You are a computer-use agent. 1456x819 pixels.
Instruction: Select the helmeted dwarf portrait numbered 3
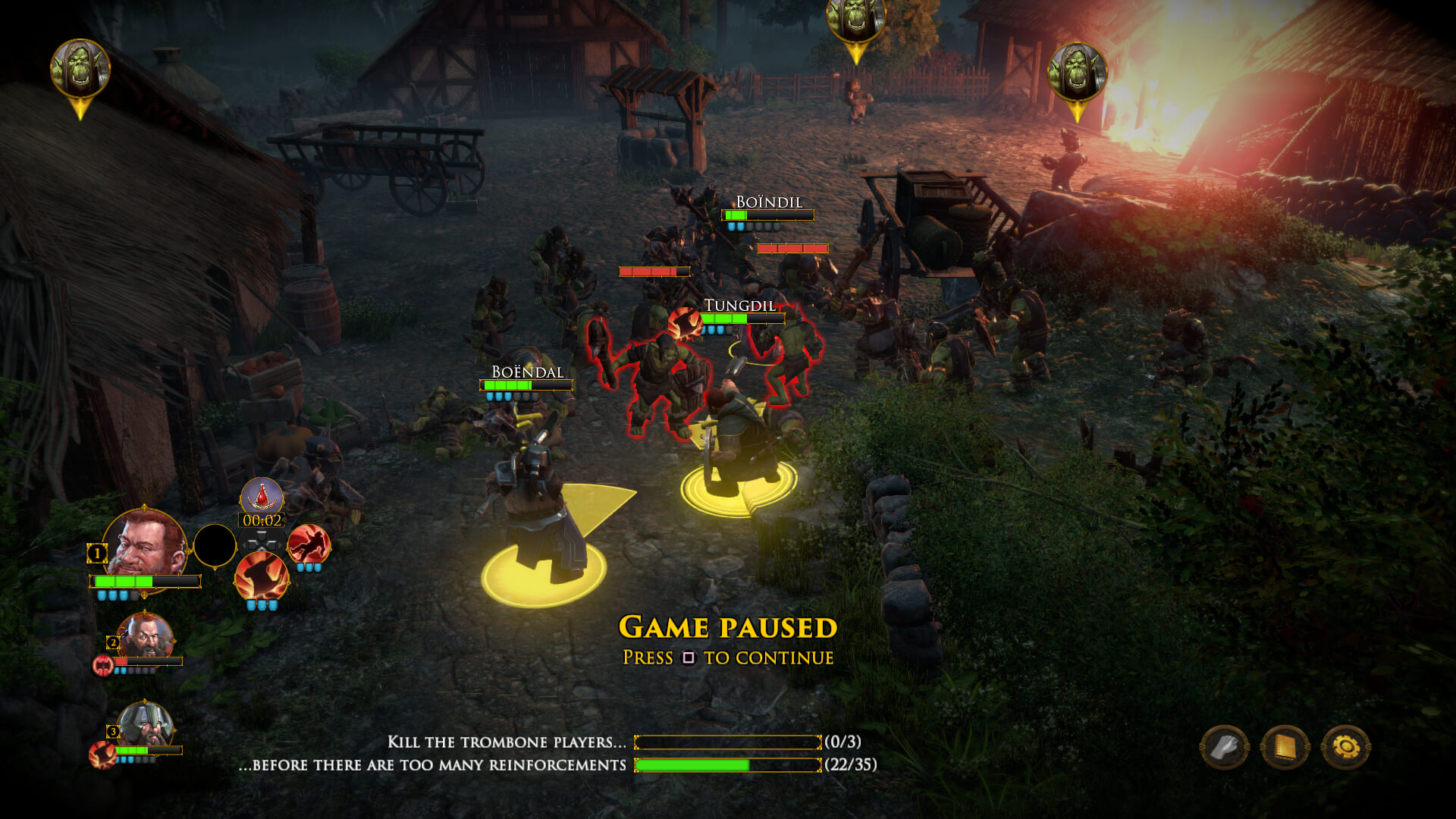click(x=144, y=726)
